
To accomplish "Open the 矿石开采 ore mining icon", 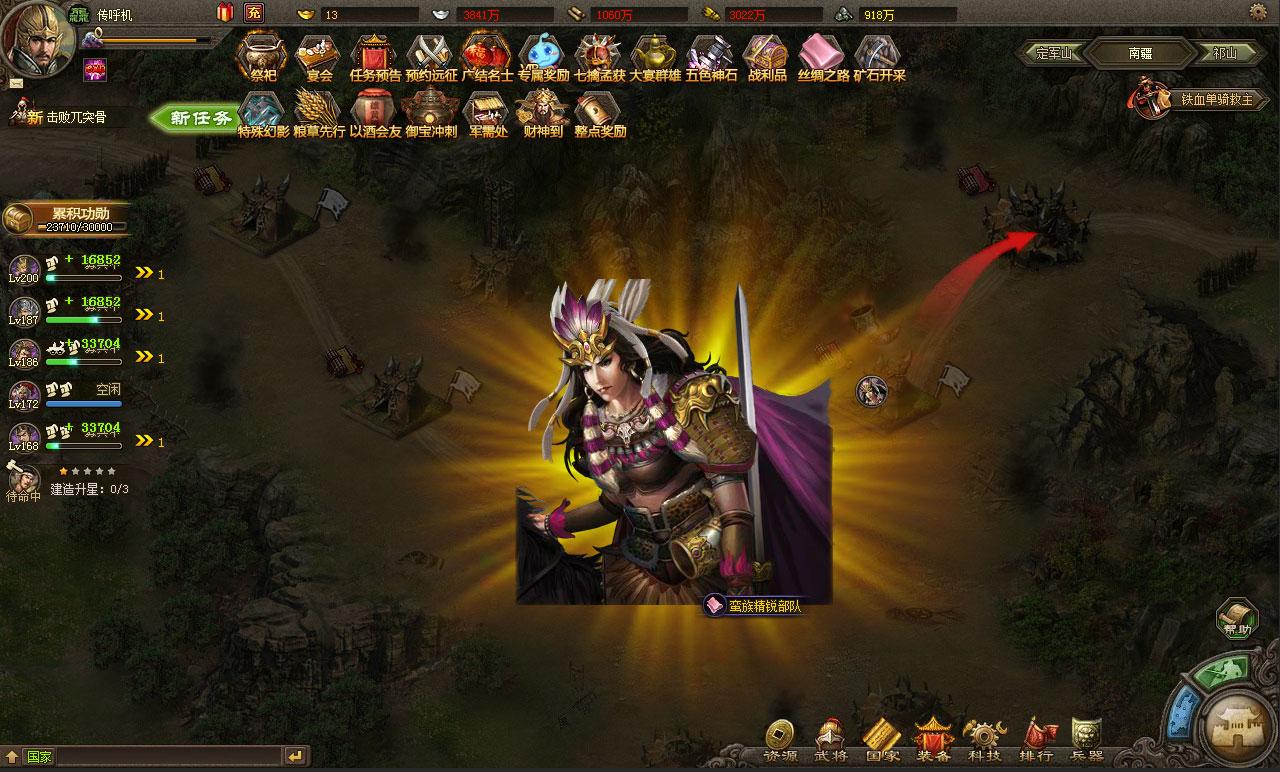I will (x=879, y=56).
